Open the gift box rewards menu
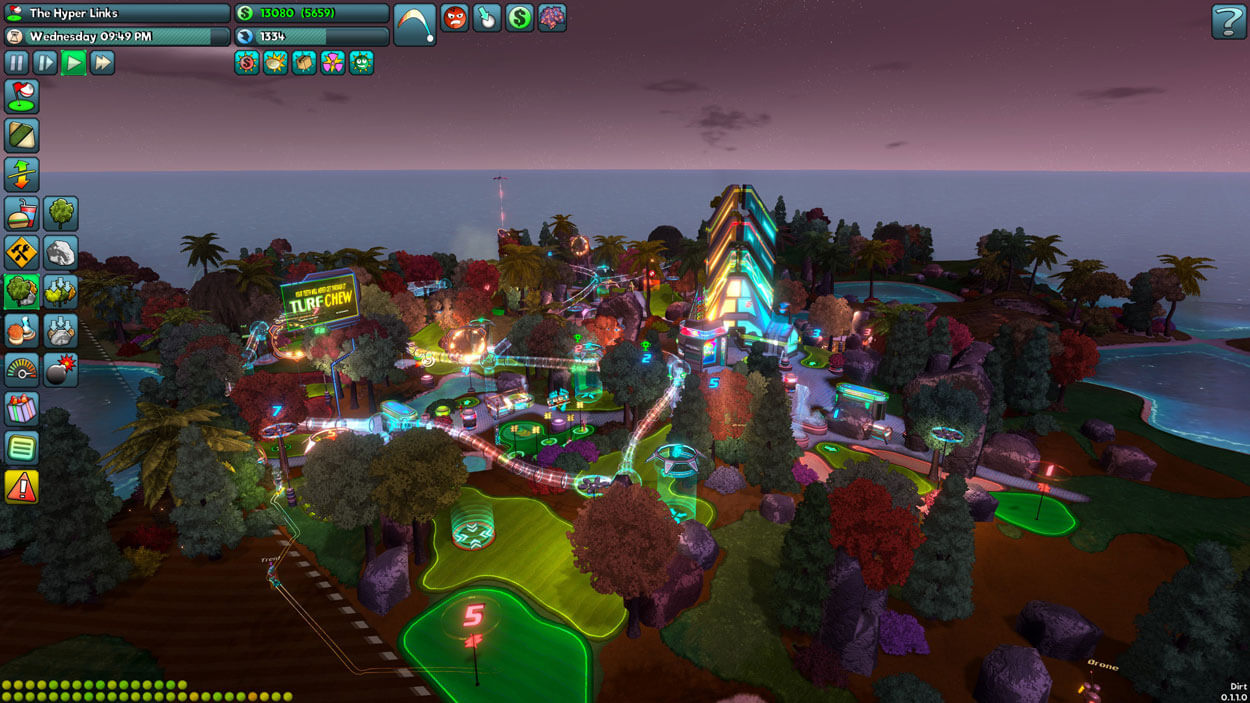The height and width of the screenshot is (703, 1250). pyautogui.click(x=22, y=408)
